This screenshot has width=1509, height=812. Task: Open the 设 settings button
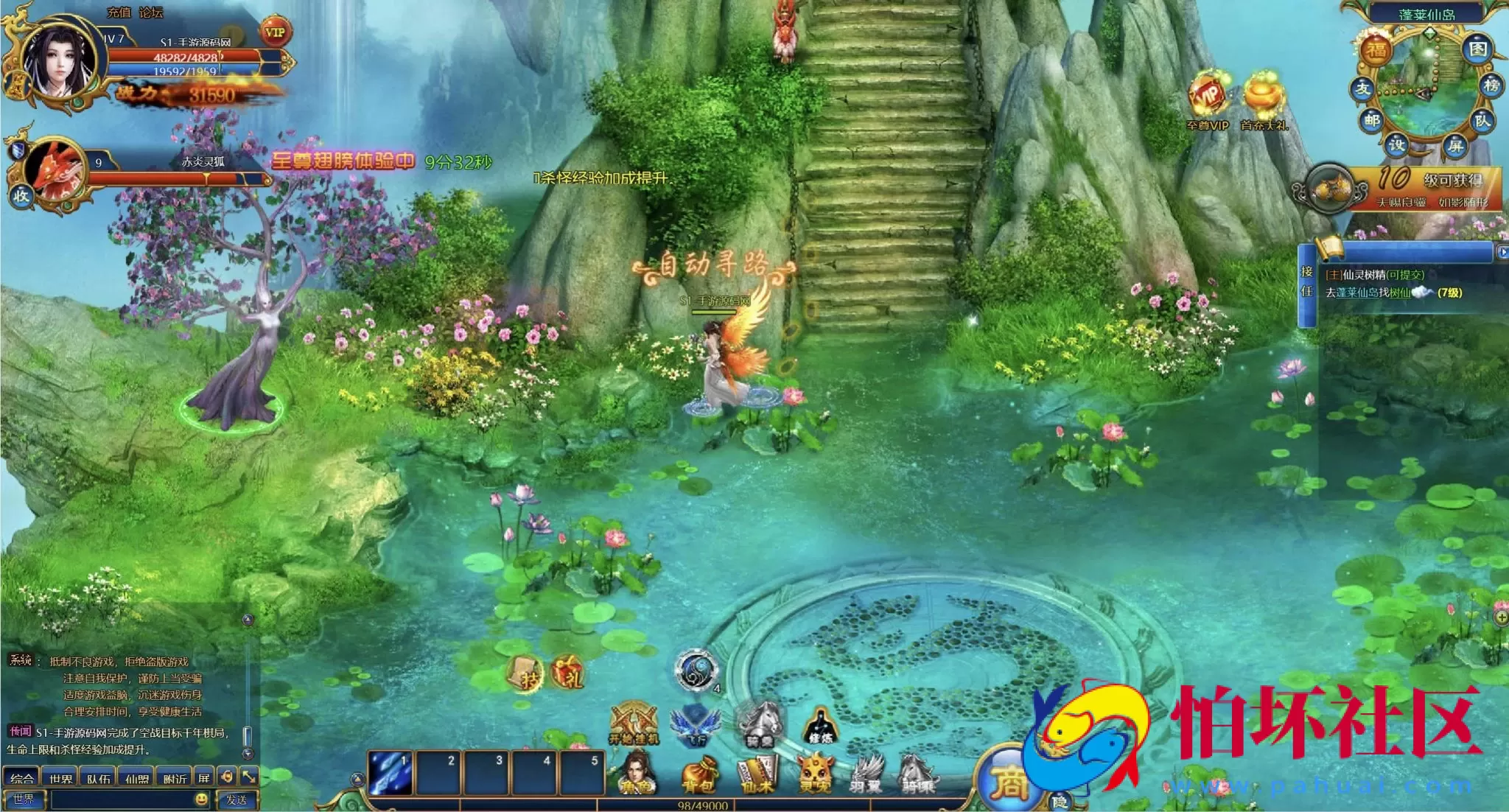pos(1396,144)
